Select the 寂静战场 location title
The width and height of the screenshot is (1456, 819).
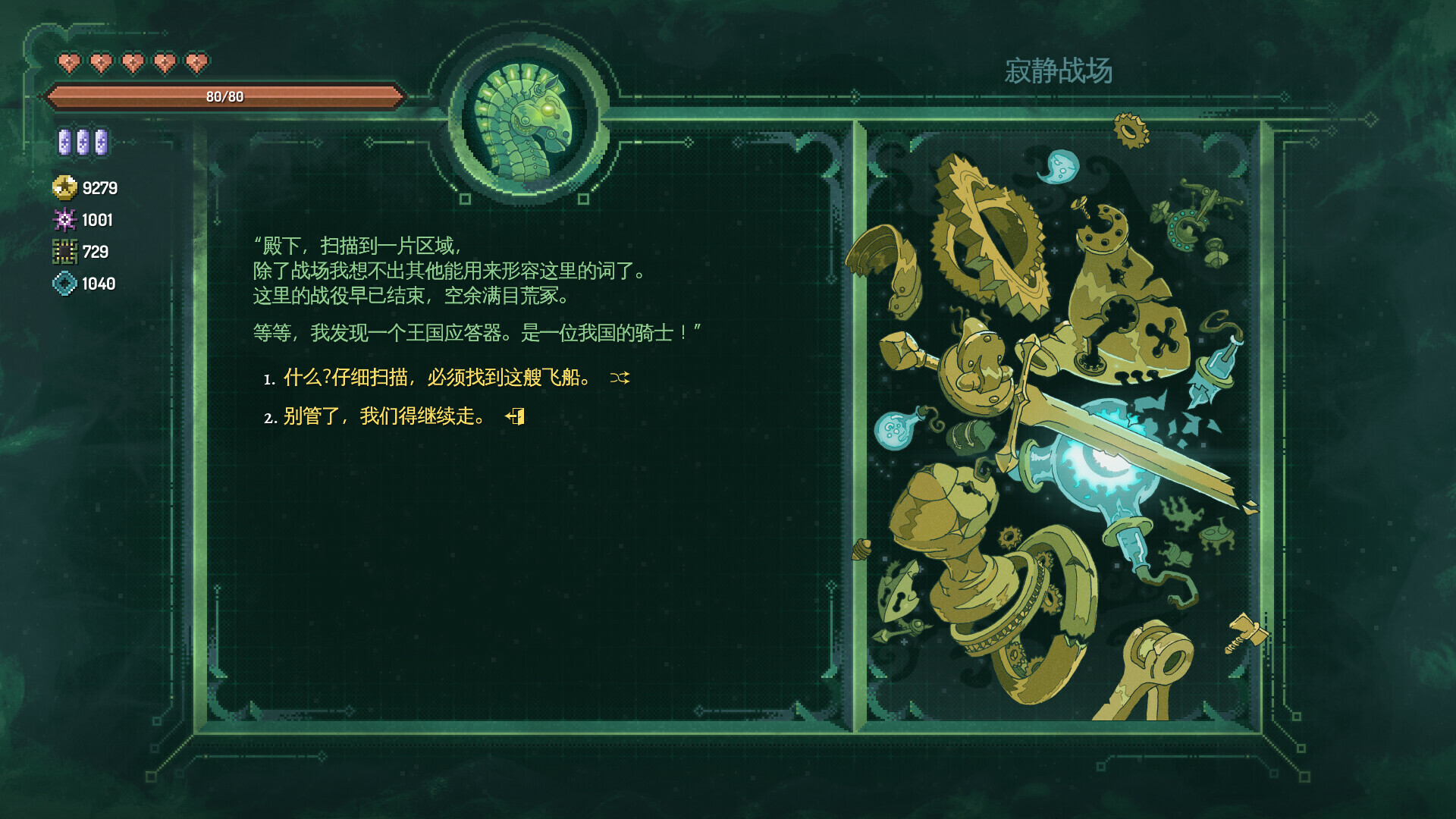click(x=1060, y=69)
